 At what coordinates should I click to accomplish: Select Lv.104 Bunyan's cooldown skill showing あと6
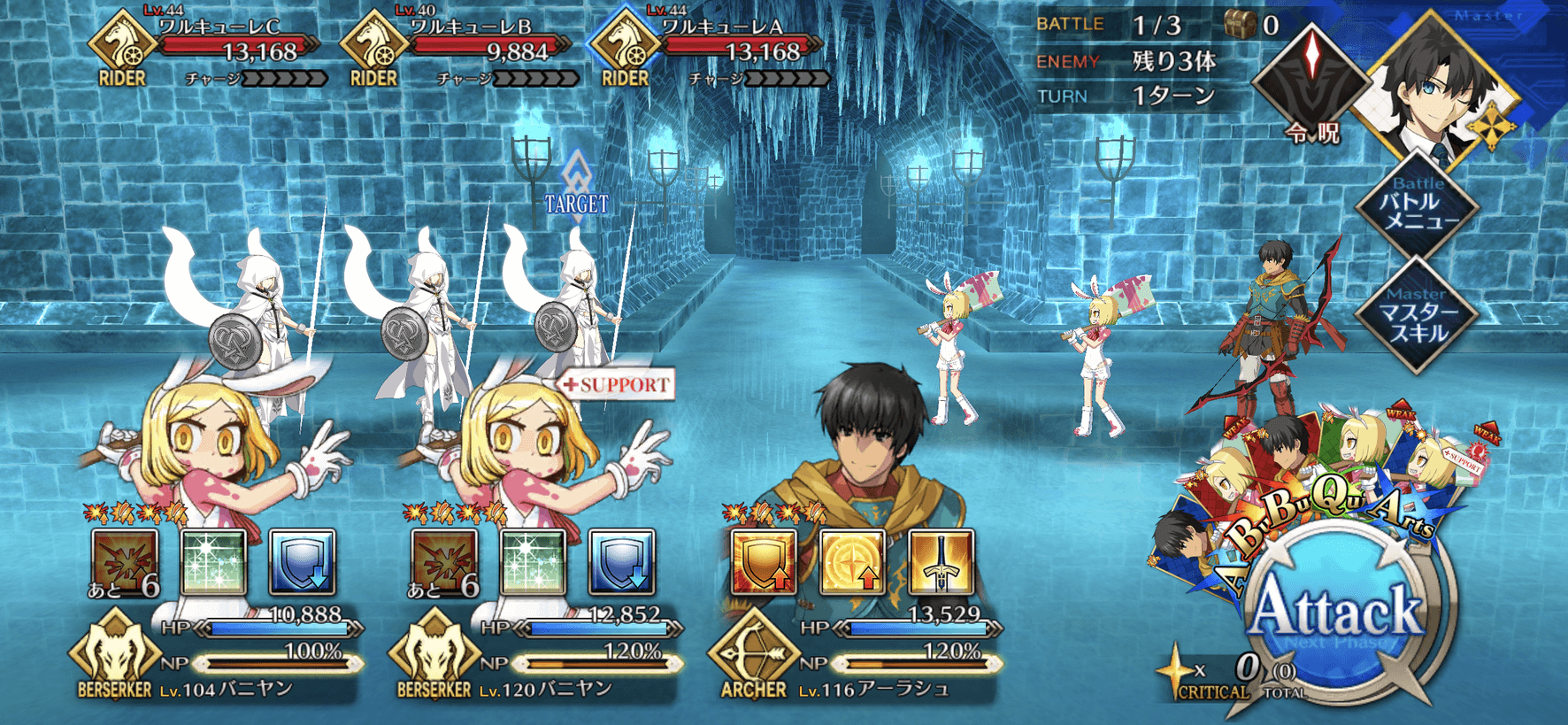point(125,561)
